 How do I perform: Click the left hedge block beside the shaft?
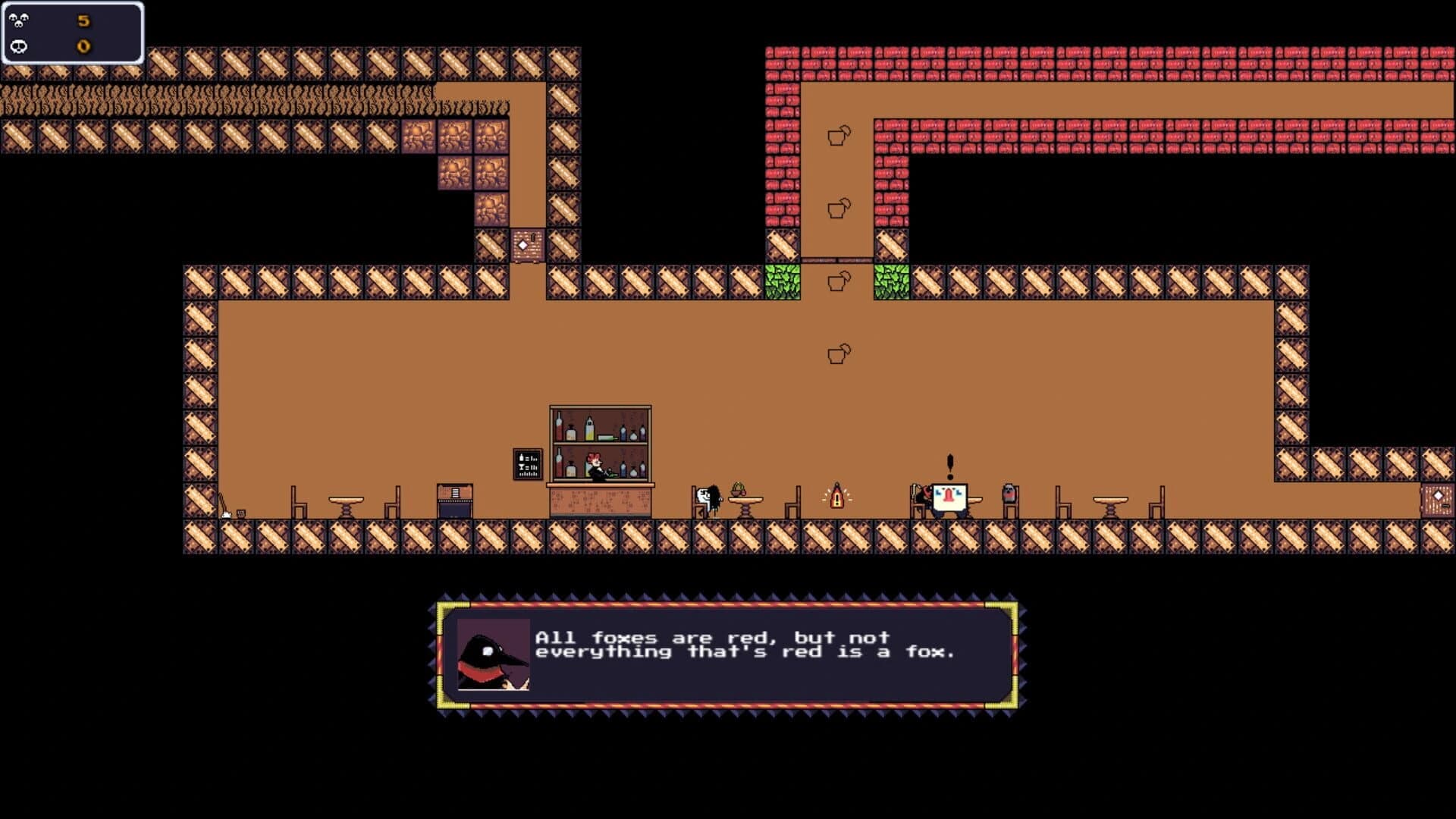point(783,284)
